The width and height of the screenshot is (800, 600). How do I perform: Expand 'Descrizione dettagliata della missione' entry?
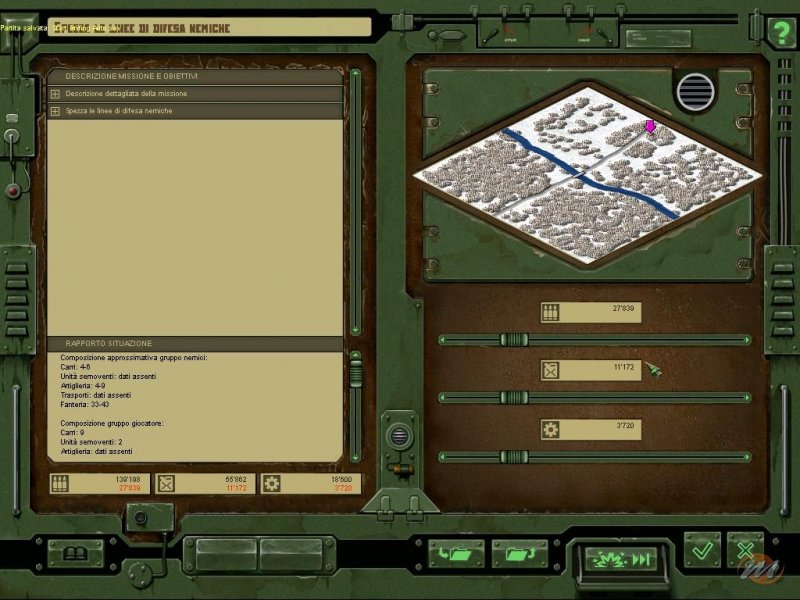(55, 94)
